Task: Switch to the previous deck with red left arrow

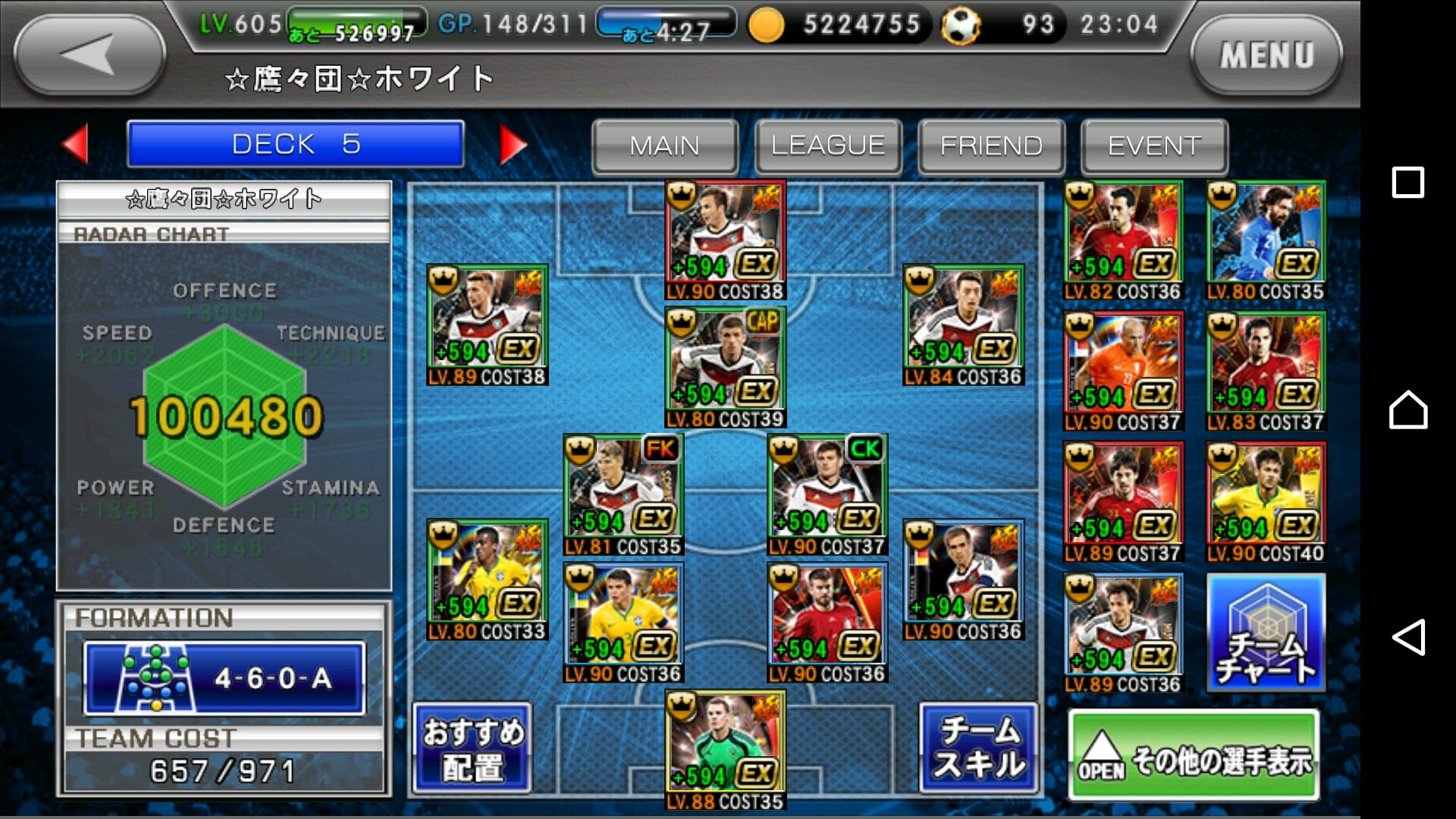Action: (x=76, y=143)
